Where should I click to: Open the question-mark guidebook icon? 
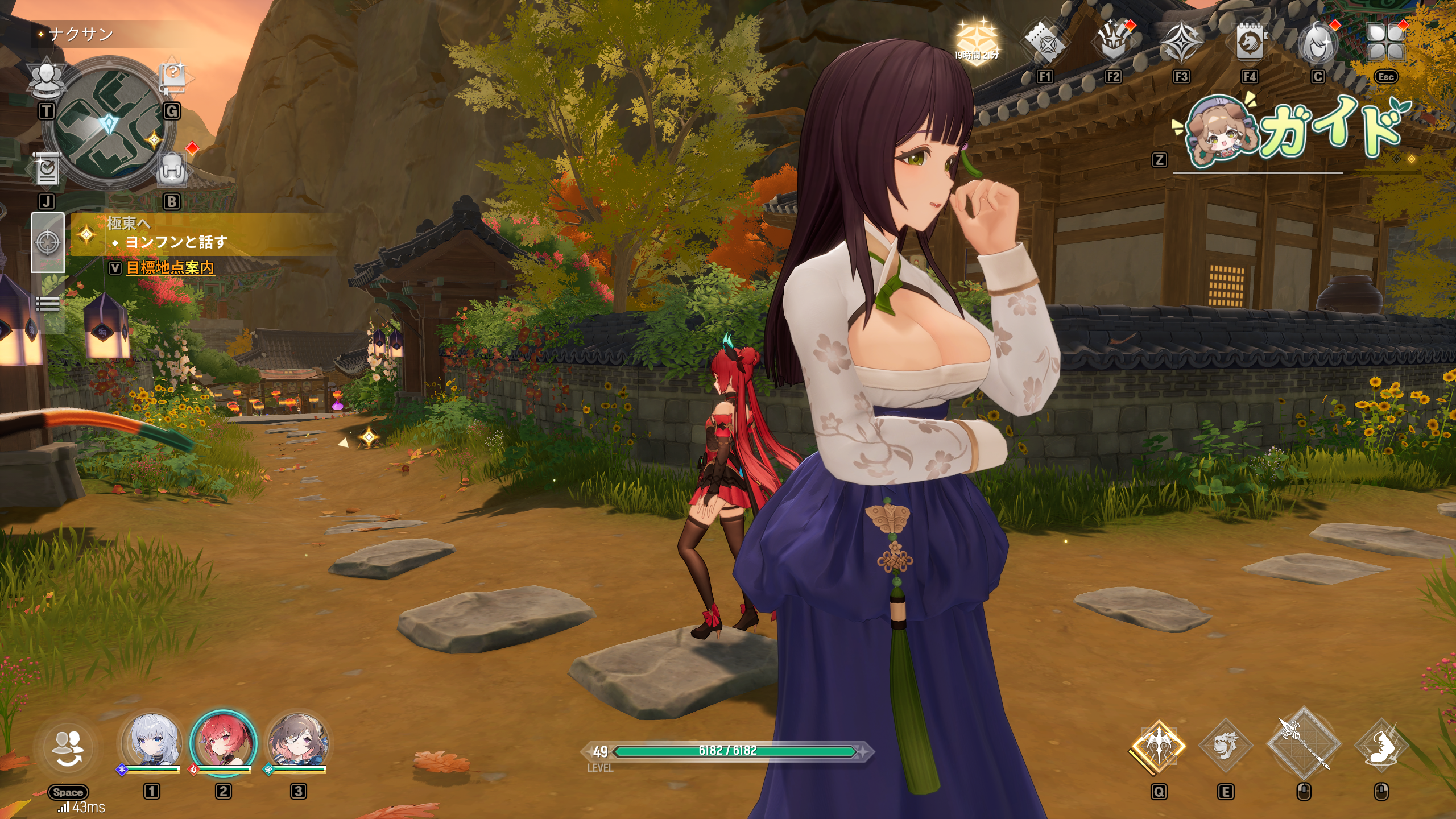pyautogui.click(x=173, y=78)
